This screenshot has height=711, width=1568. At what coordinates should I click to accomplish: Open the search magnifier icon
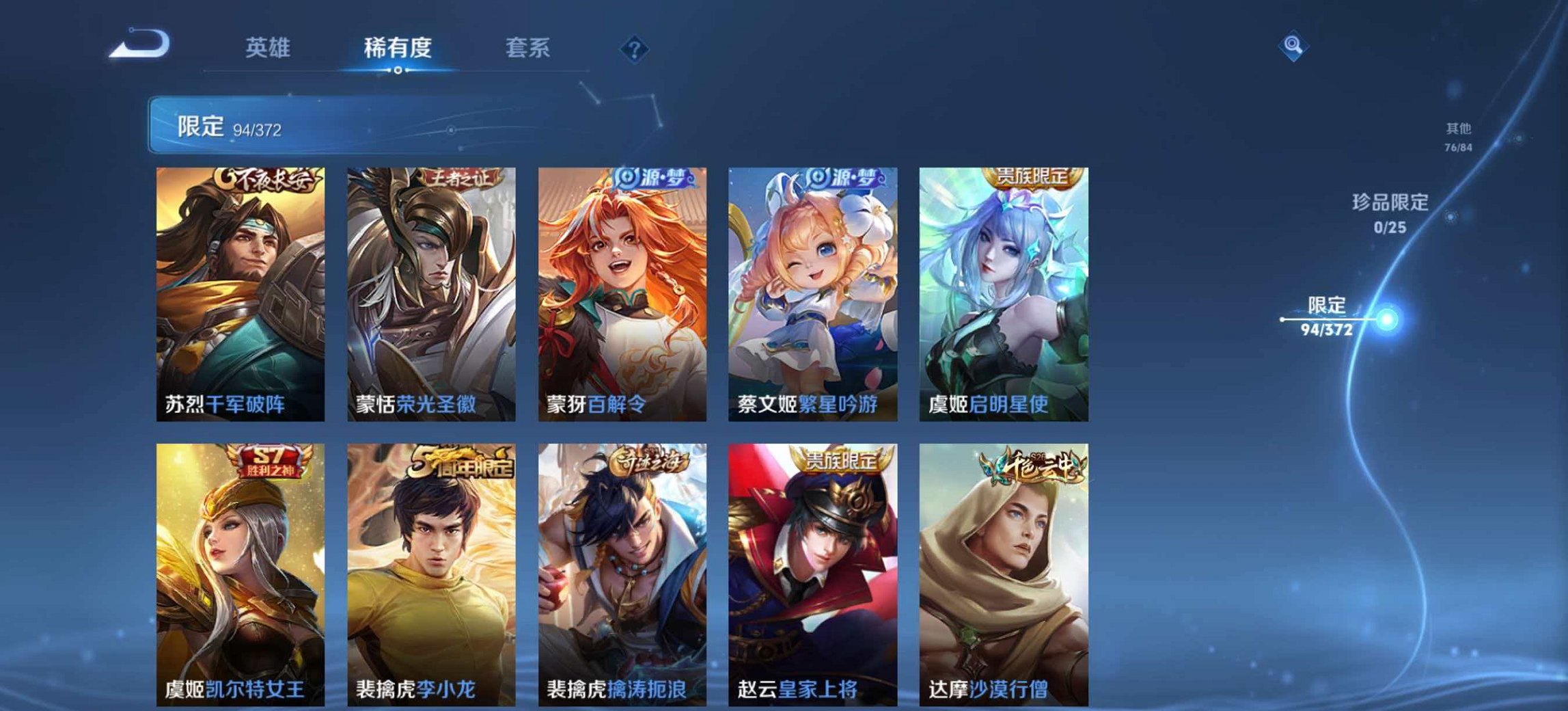tap(1294, 46)
